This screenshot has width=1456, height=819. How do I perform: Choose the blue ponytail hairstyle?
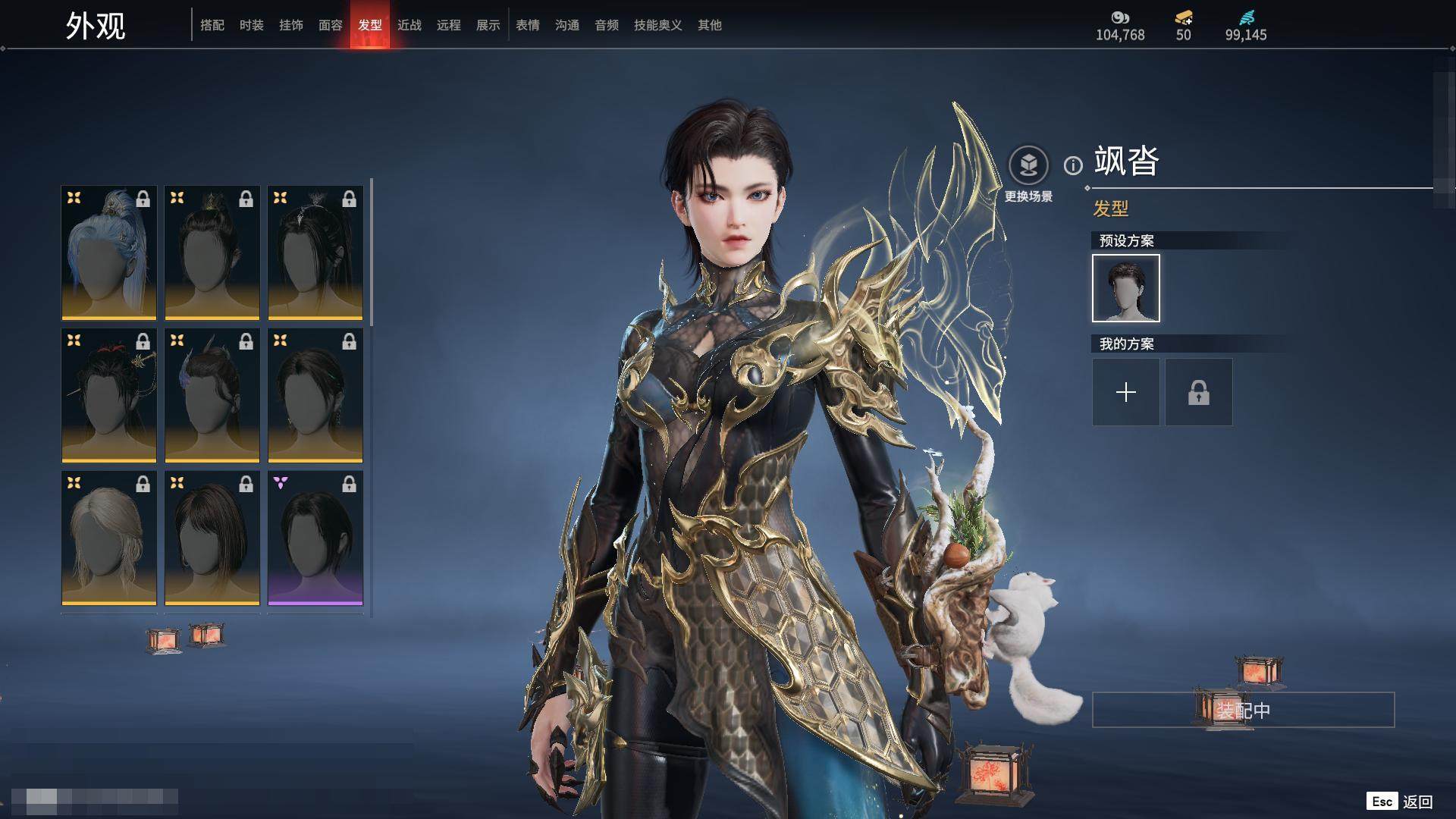(109, 253)
